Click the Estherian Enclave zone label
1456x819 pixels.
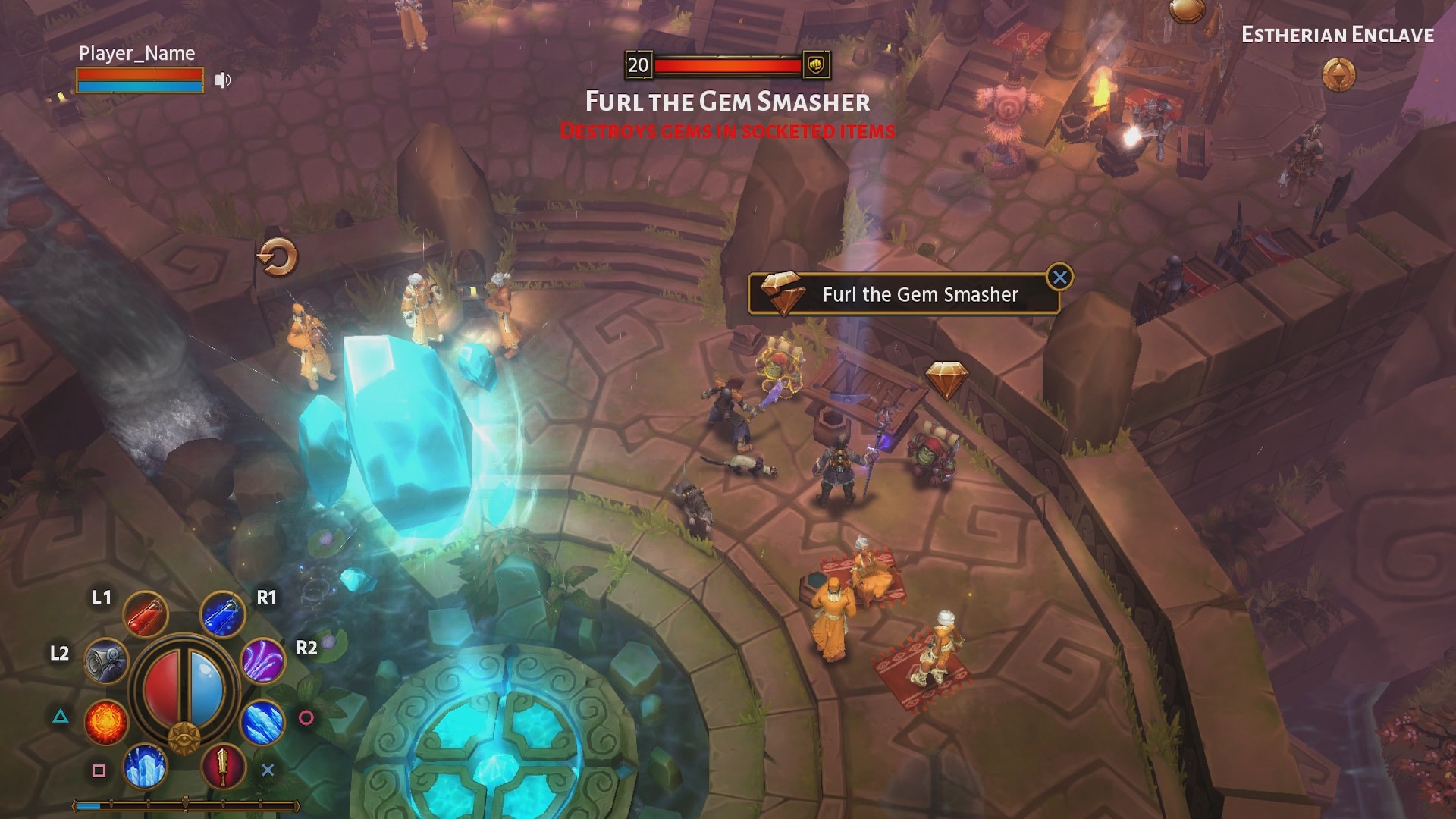pyautogui.click(x=1338, y=34)
